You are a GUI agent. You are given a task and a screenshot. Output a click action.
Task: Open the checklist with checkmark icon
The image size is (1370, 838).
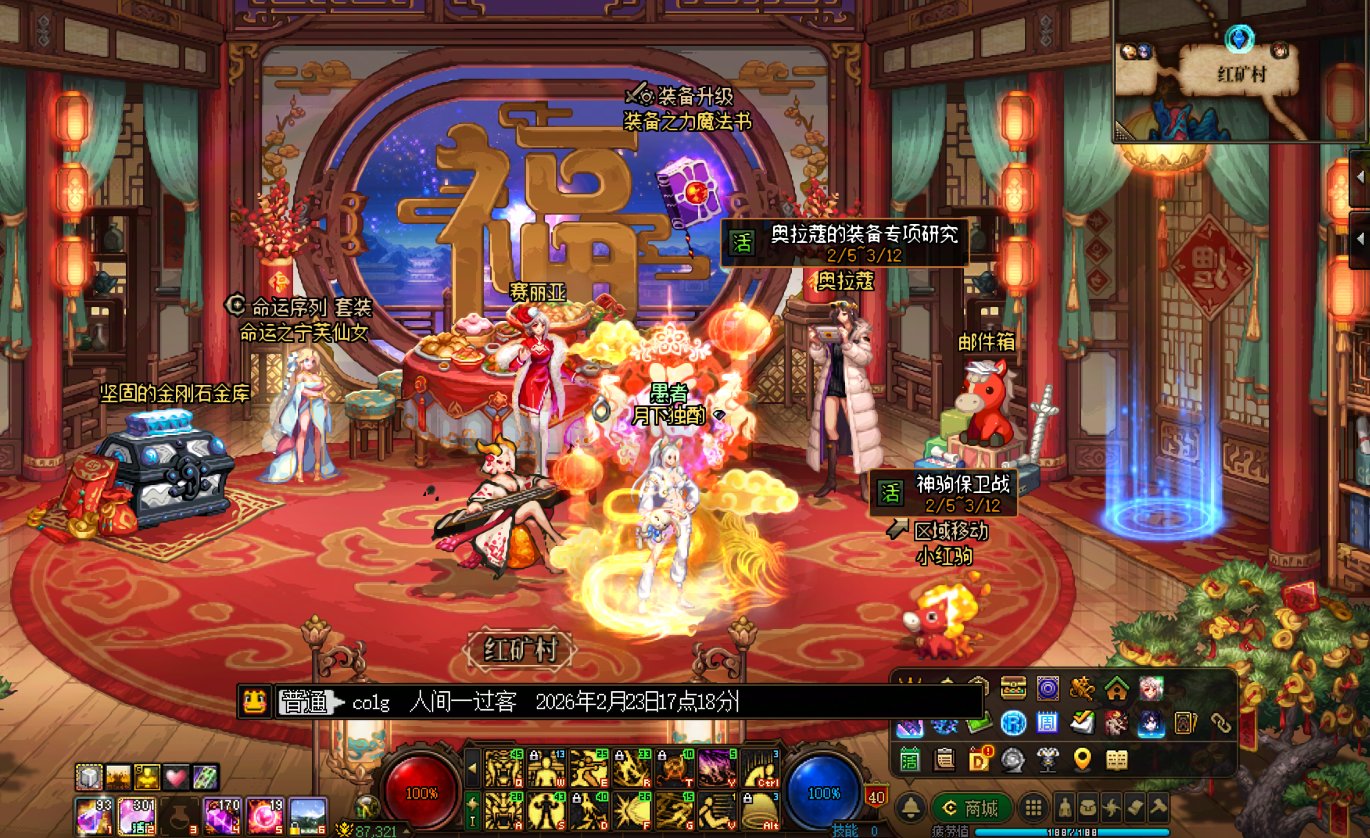(x=1082, y=723)
